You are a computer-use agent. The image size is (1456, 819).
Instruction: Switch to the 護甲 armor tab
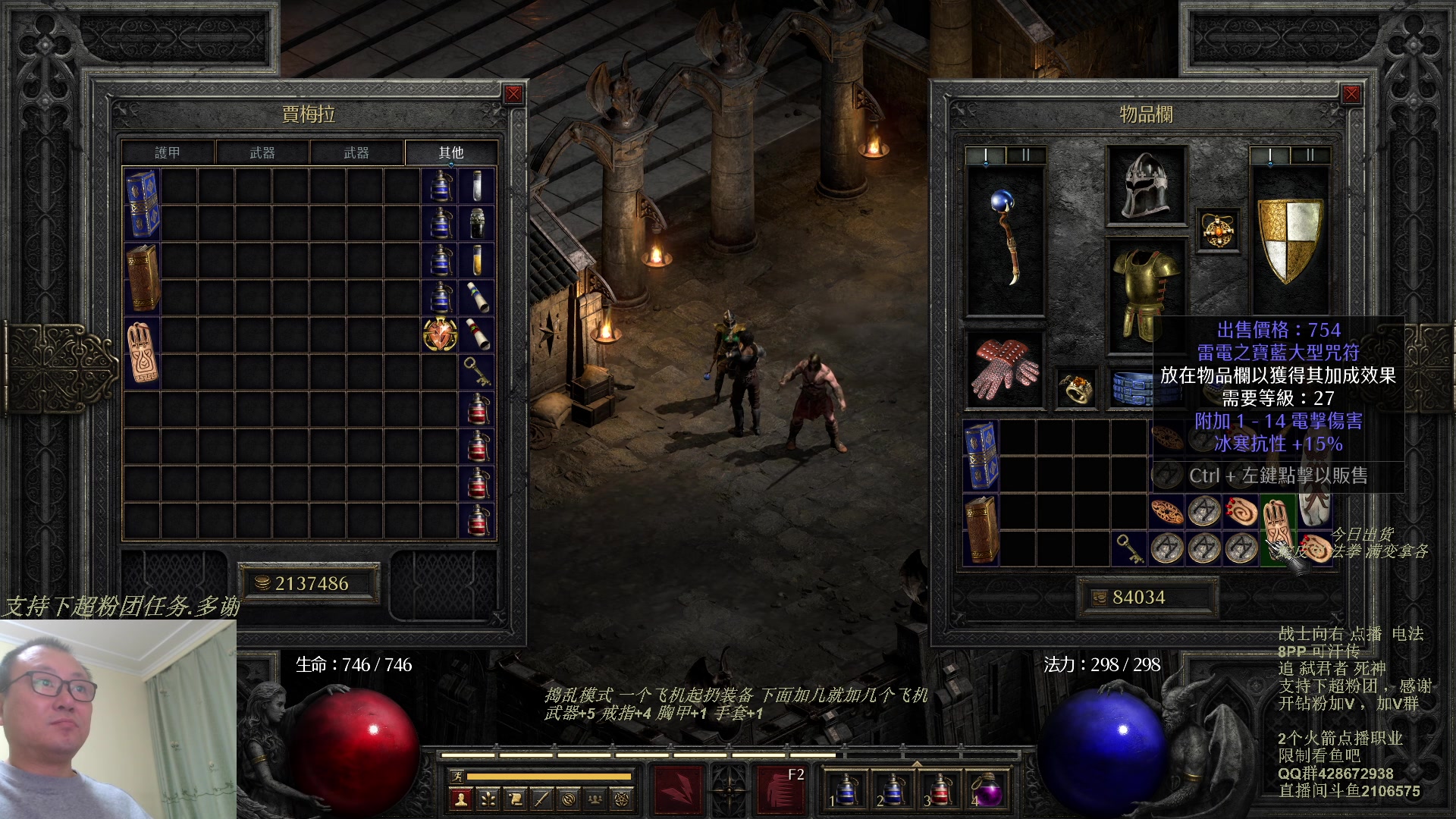click(168, 152)
